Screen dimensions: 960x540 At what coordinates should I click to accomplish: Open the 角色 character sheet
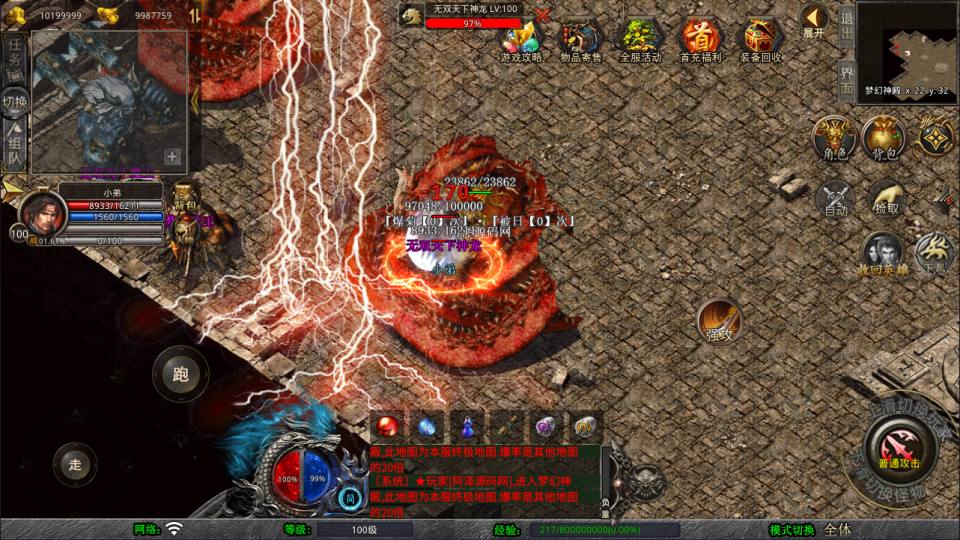coord(833,139)
